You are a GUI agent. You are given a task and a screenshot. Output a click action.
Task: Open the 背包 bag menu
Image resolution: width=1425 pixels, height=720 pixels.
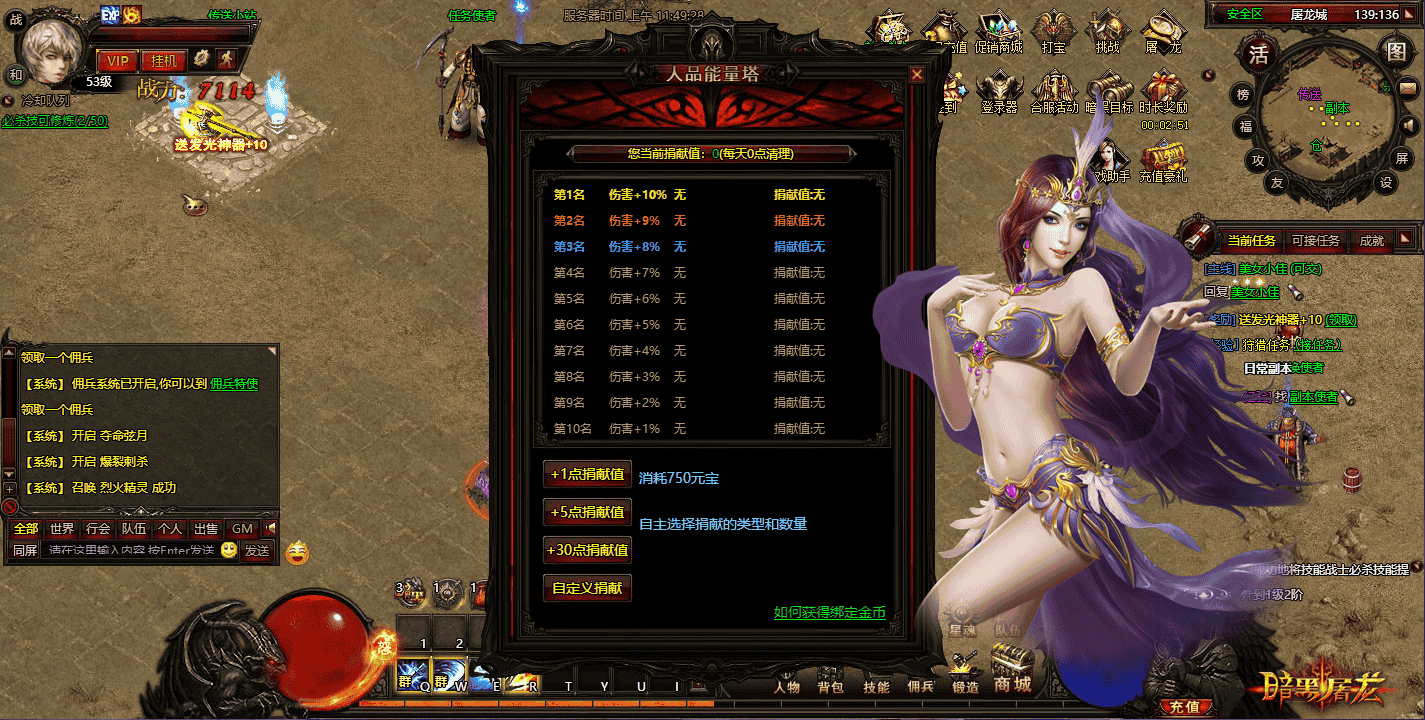(830, 687)
